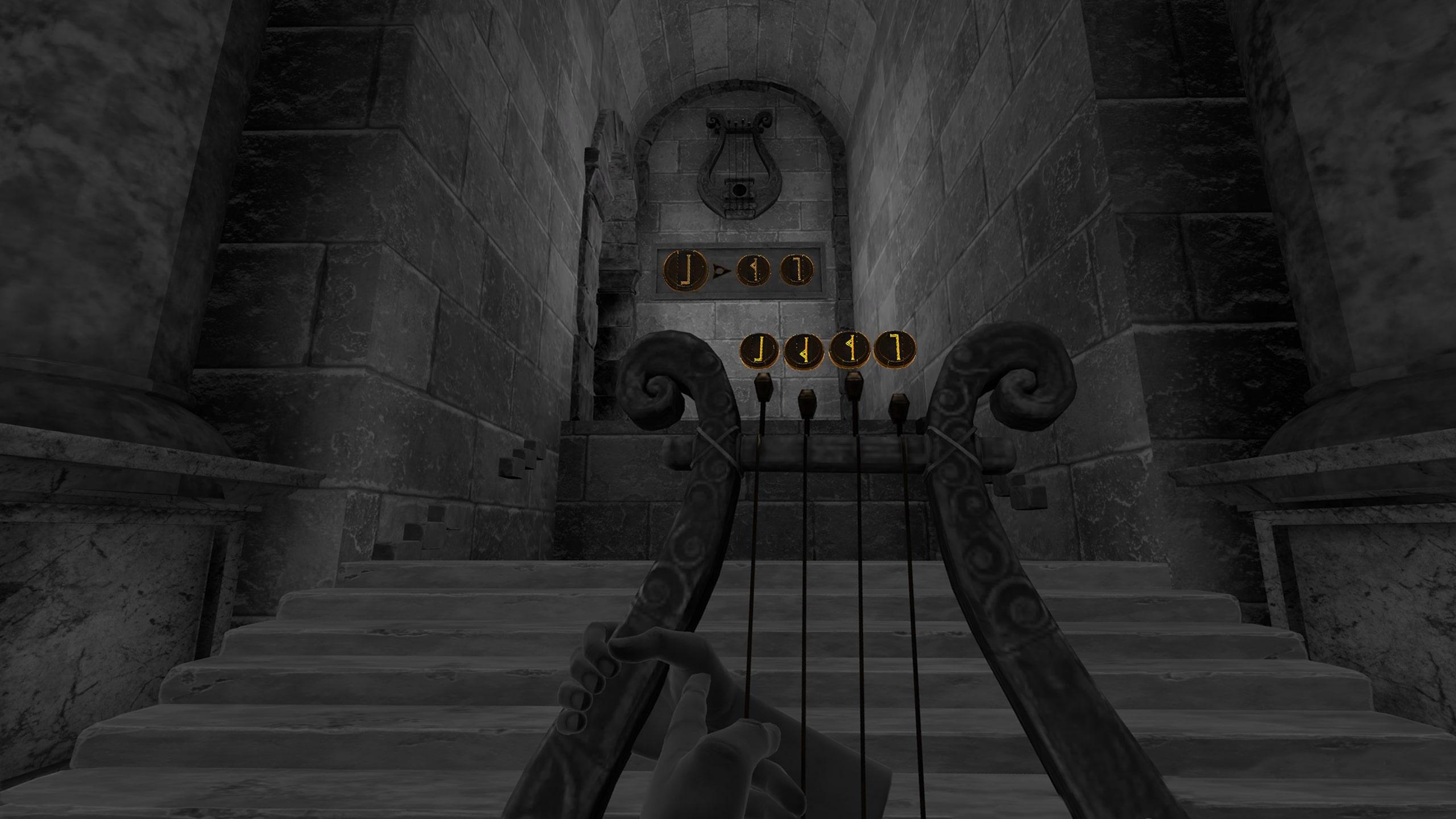Viewport: 1456px width, 819px height.
Task: Select the floating rune disc with bottom hook above the lyre
Action: click(x=759, y=350)
